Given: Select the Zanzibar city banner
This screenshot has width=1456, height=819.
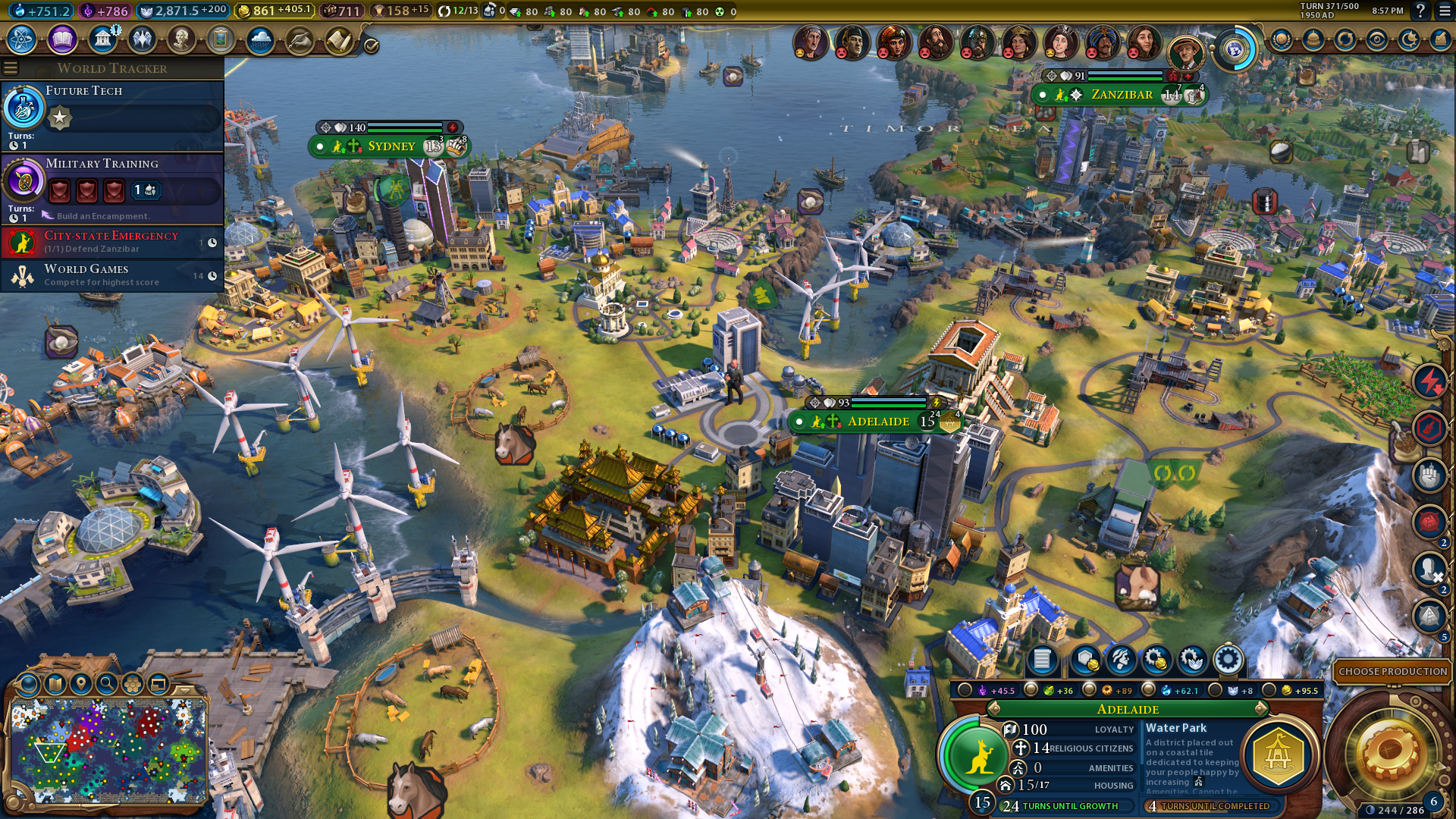Looking at the screenshot, I should coord(1121,95).
